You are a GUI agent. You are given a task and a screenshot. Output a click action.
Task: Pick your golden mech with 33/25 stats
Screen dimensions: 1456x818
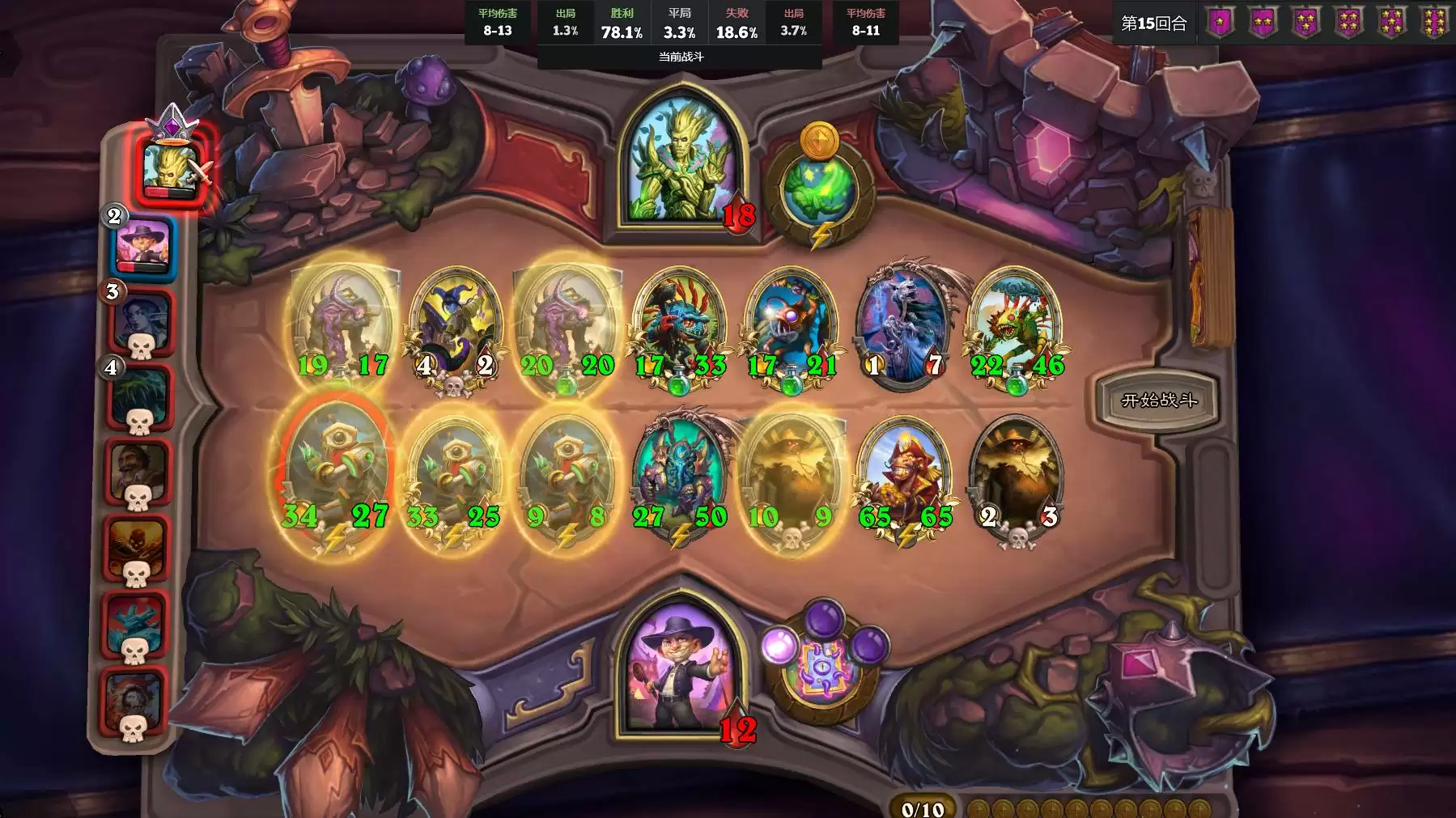tap(453, 477)
